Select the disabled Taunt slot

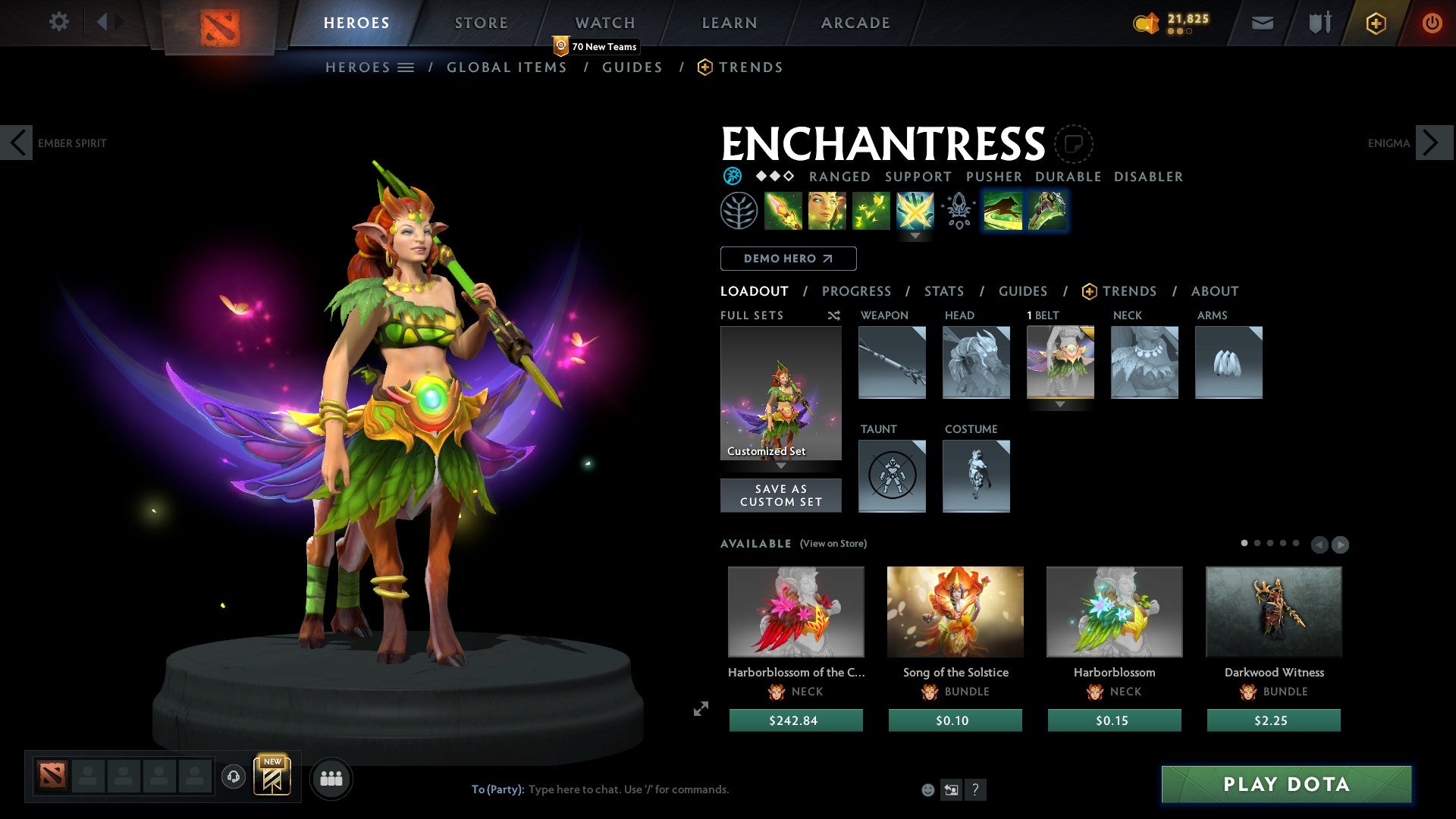[x=892, y=476]
